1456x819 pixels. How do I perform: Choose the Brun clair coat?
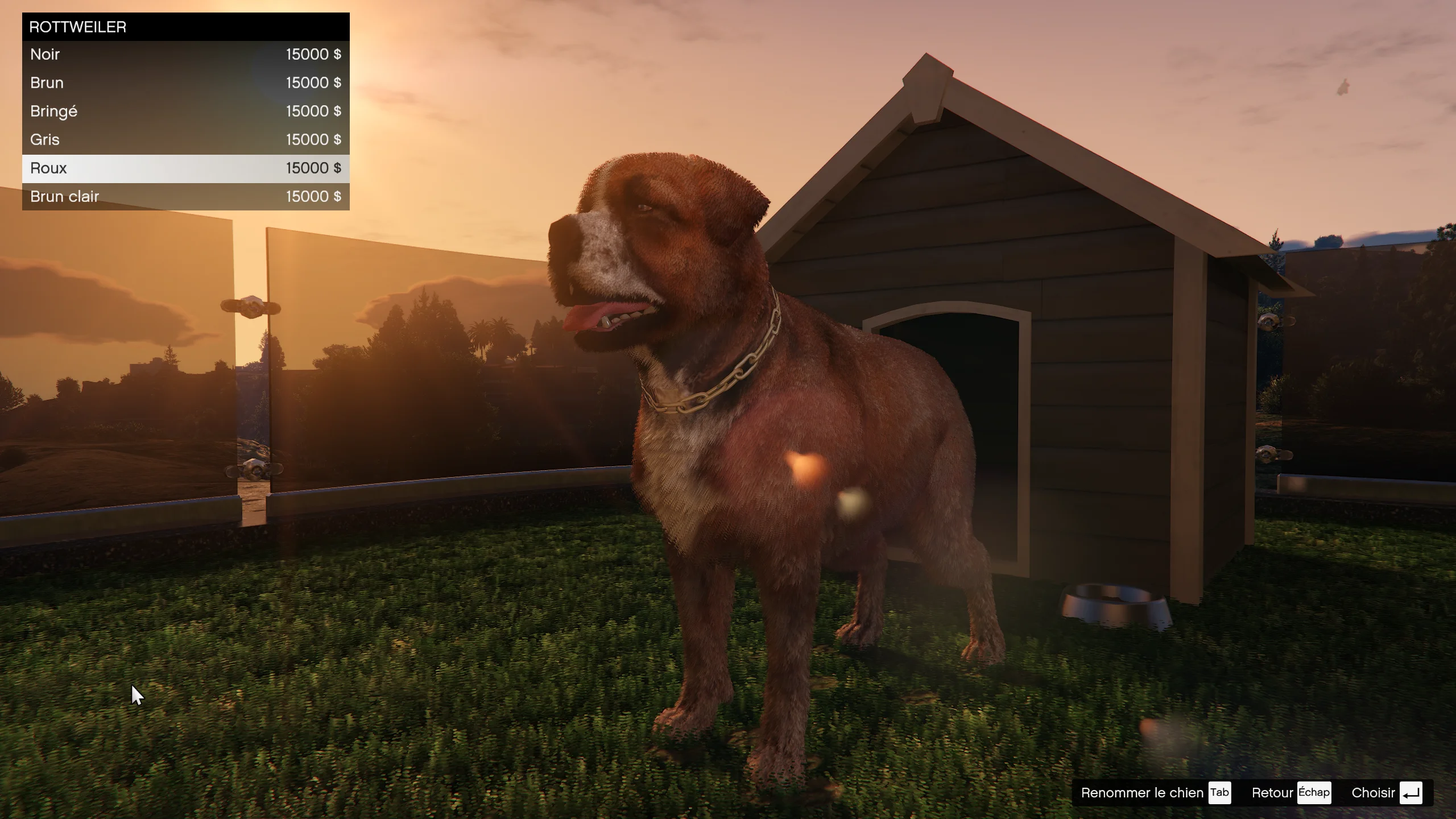pos(185,197)
